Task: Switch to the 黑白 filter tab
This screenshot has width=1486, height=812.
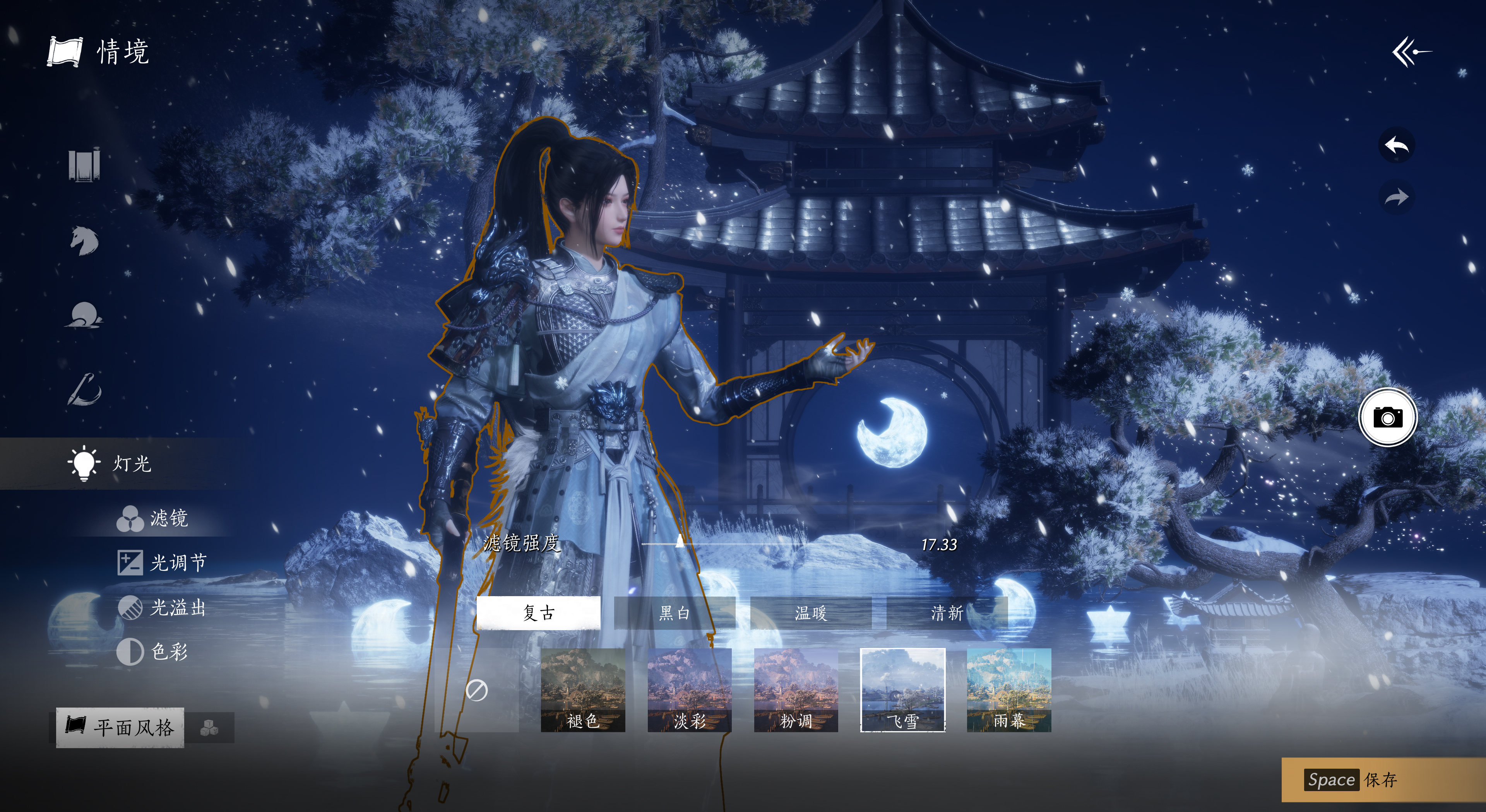Action: point(675,612)
